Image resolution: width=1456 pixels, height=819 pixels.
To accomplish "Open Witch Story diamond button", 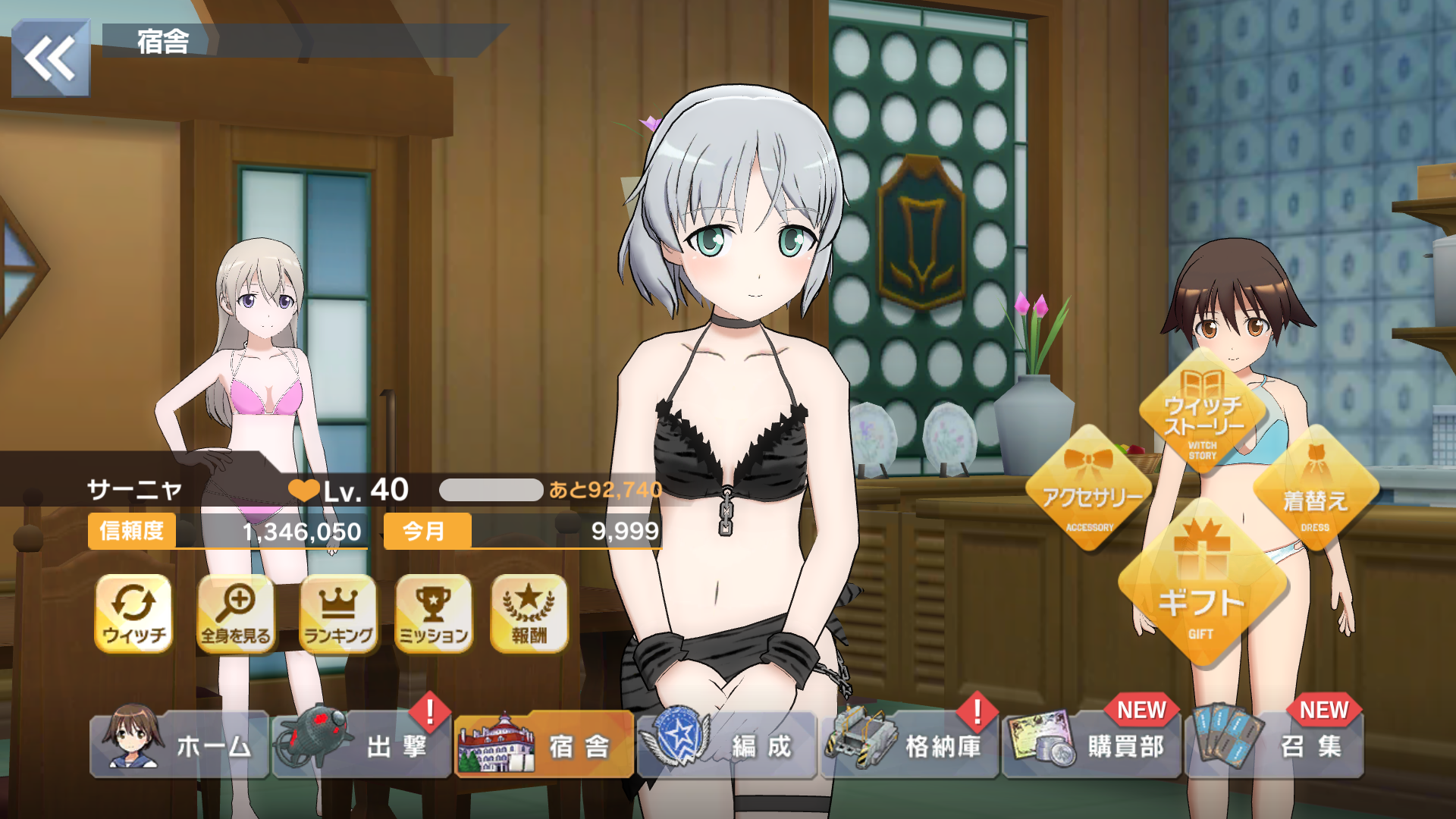I will pyautogui.click(x=1203, y=413).
